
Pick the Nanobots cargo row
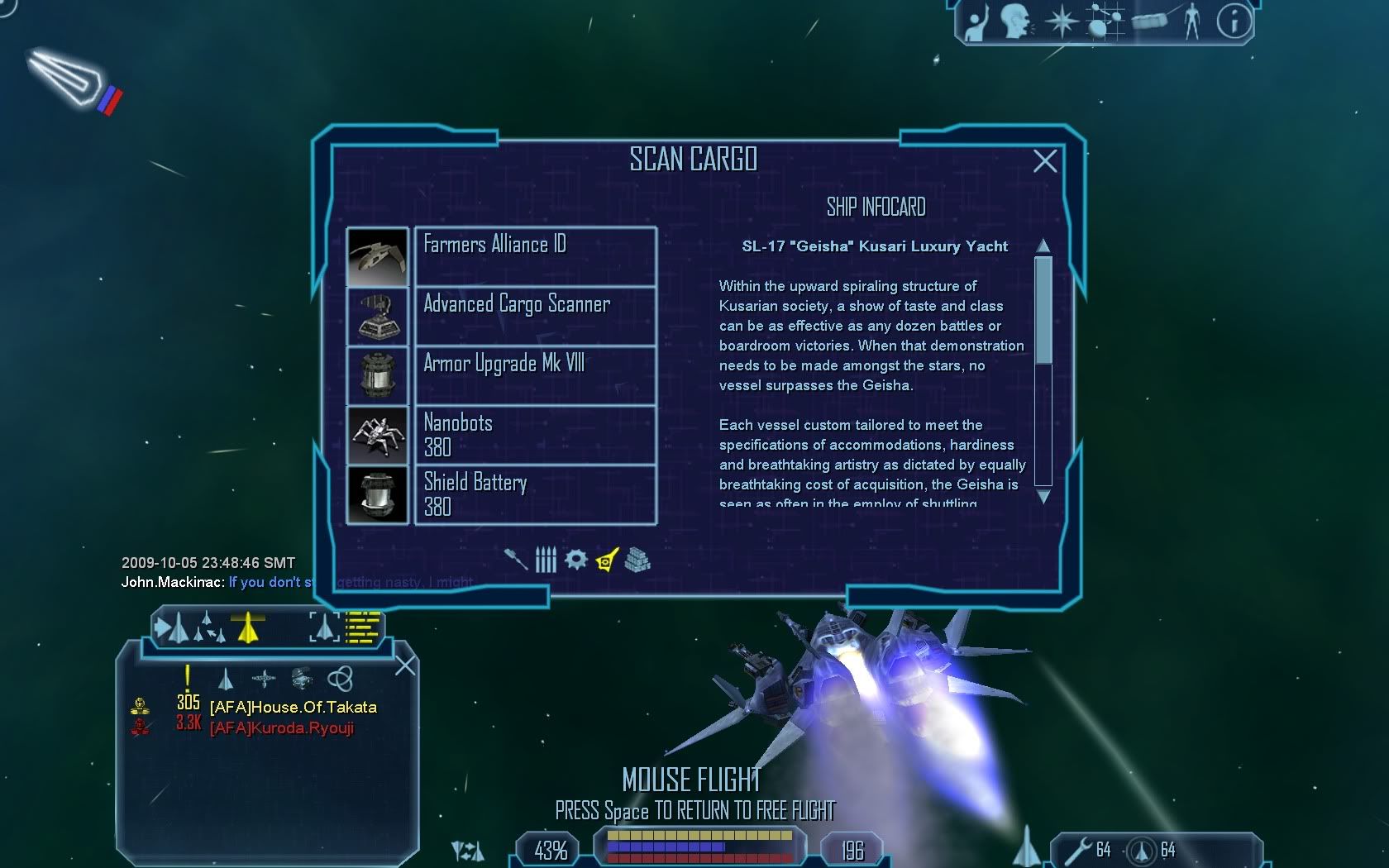(x=535, y=435)
